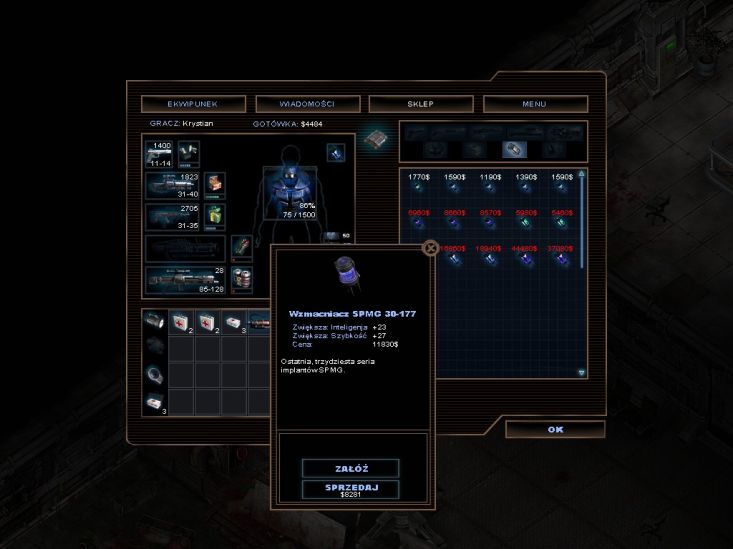Close the implant details popup
Screen dimensions: 733x549
coord(430,248)
